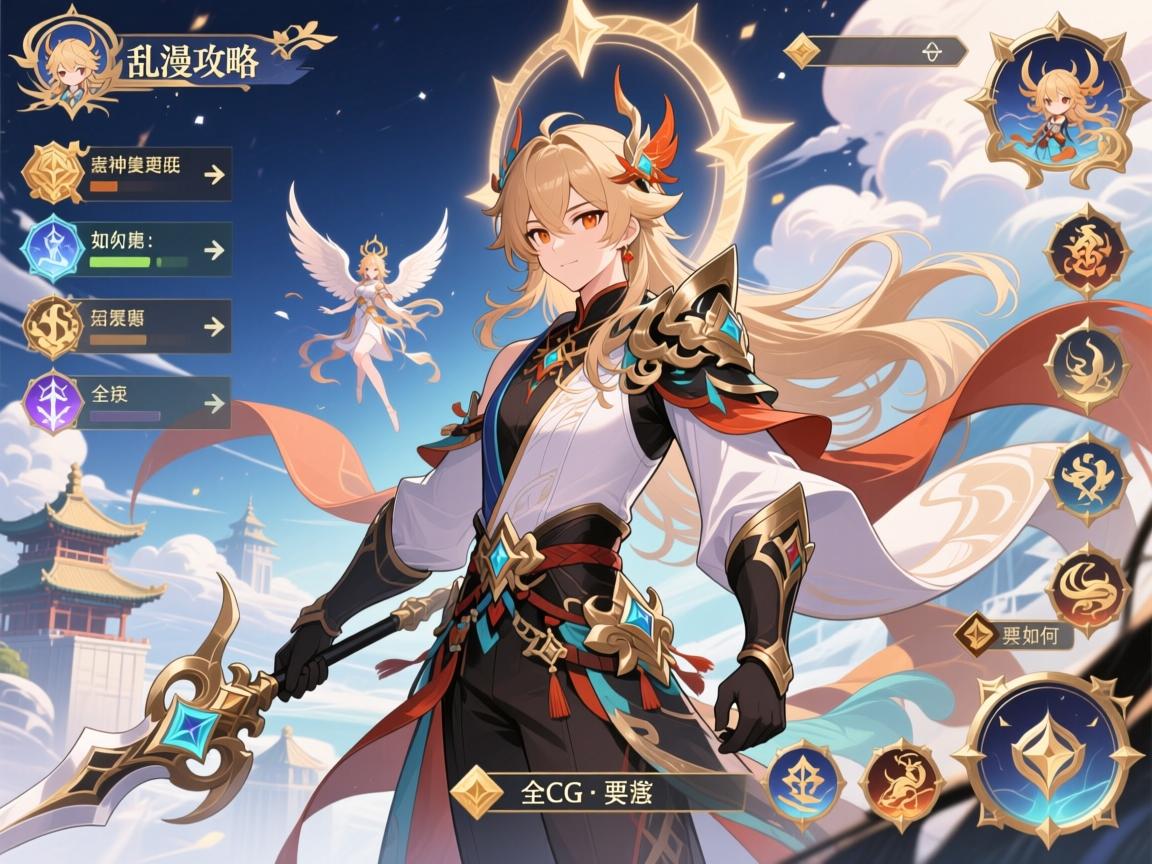
Task: Use the golden flame swirl skill
Action: (x=1088, y=365)
